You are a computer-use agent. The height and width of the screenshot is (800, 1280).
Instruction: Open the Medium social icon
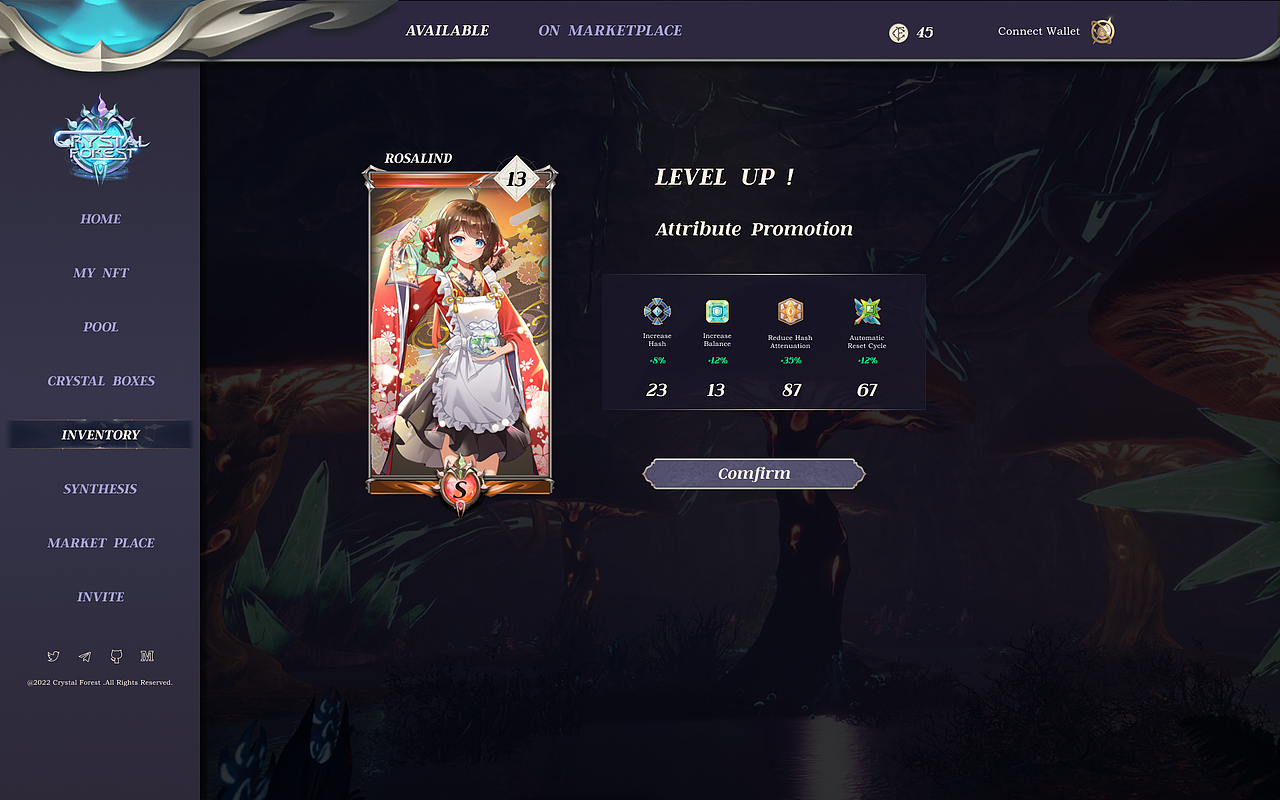147,656
